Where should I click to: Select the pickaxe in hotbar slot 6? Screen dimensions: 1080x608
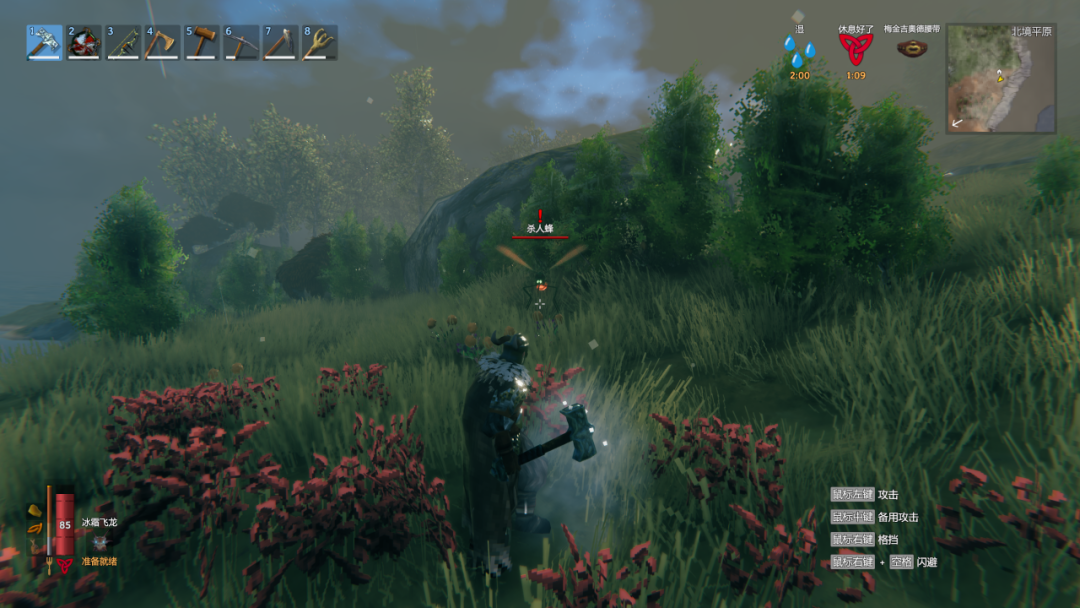point(241,43)
